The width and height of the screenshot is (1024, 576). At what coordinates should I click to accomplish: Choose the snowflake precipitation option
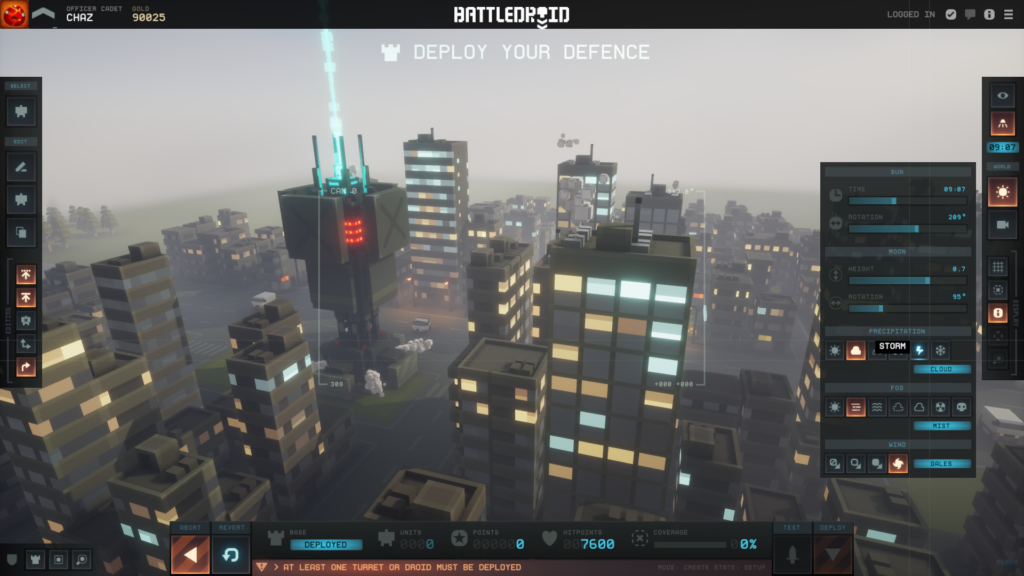pos(940,351)
